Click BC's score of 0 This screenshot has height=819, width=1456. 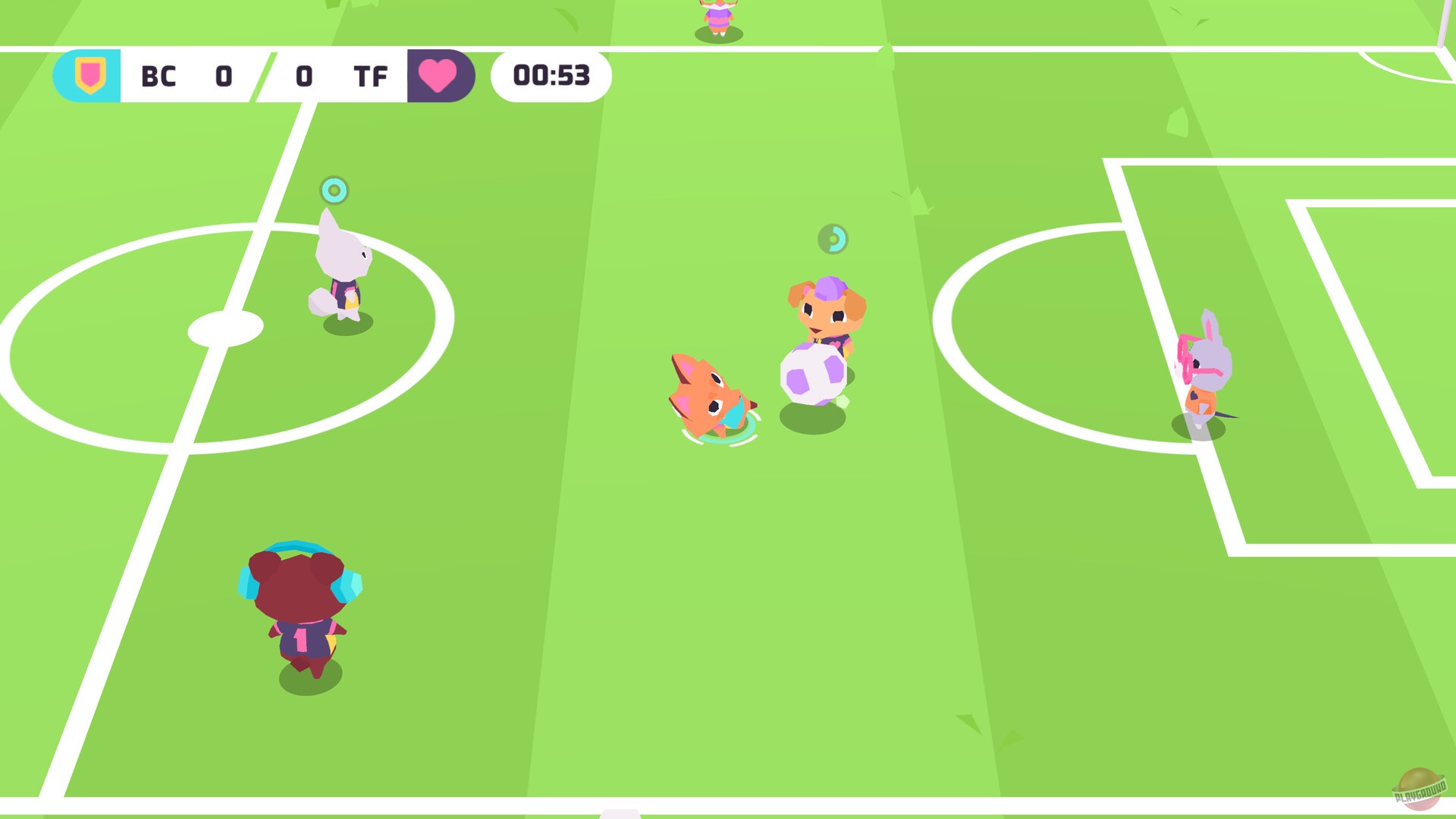coord(222,76)
